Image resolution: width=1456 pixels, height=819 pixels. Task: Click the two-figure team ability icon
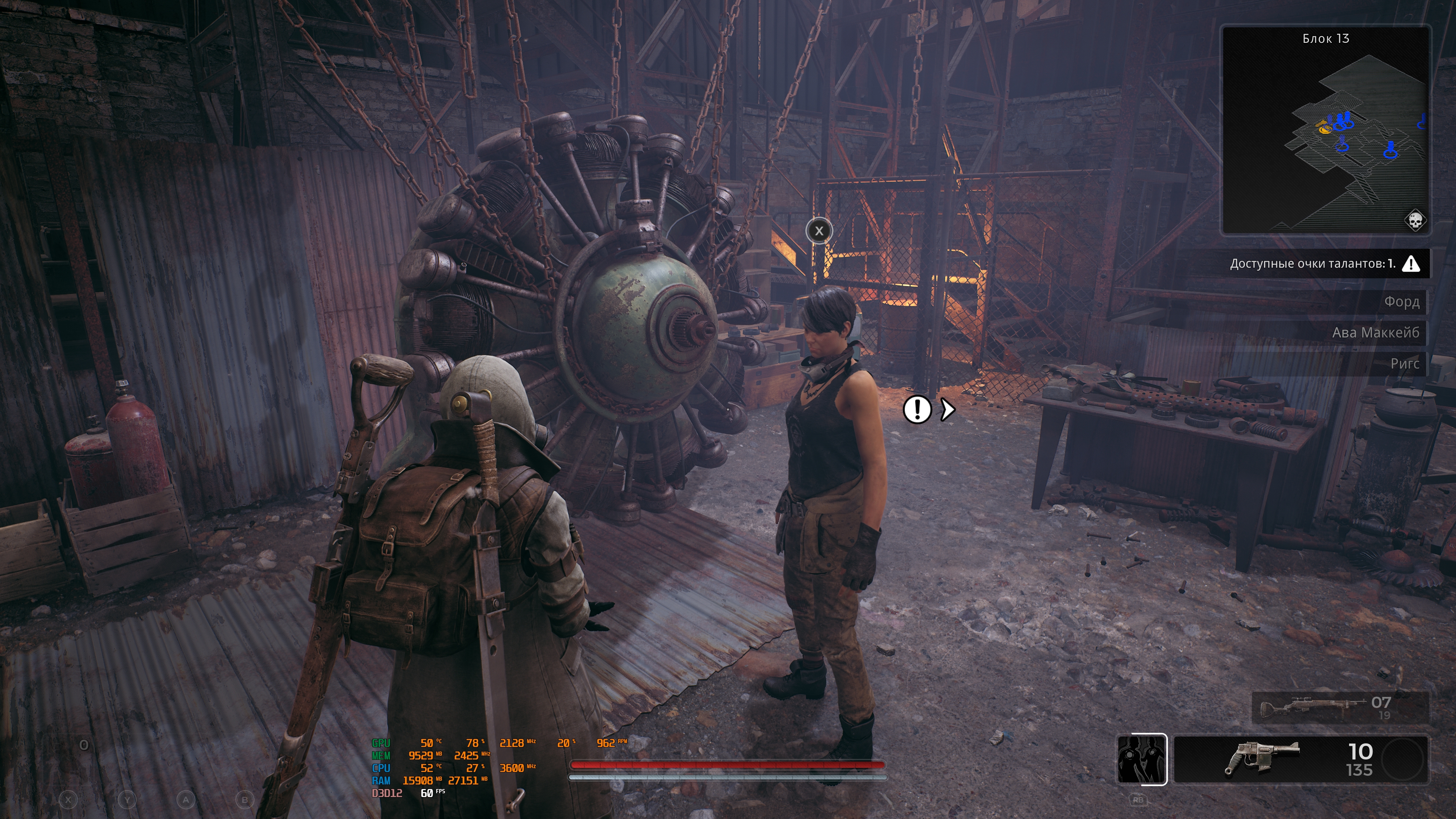1141,759
